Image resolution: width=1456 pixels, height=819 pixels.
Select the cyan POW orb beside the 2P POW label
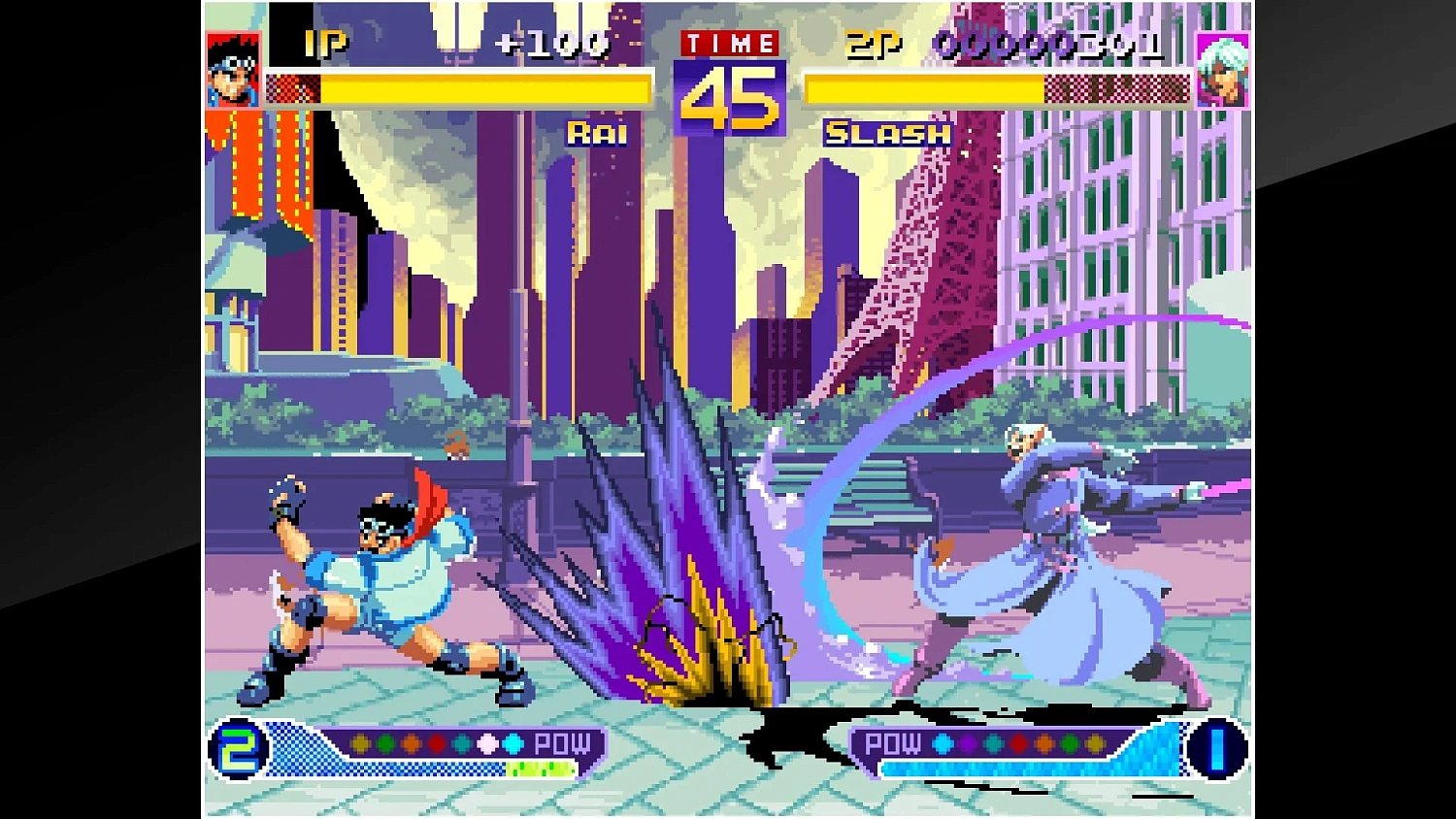[x=942, y=745]
